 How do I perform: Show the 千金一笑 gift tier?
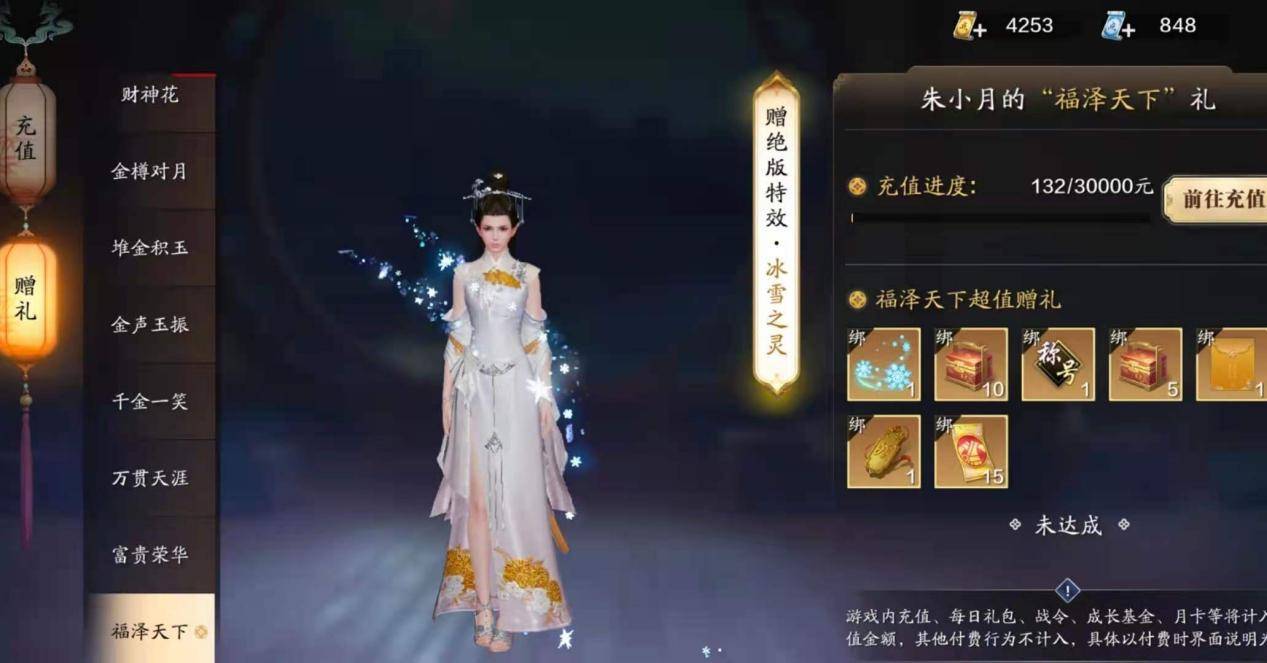tap(150, 402)
